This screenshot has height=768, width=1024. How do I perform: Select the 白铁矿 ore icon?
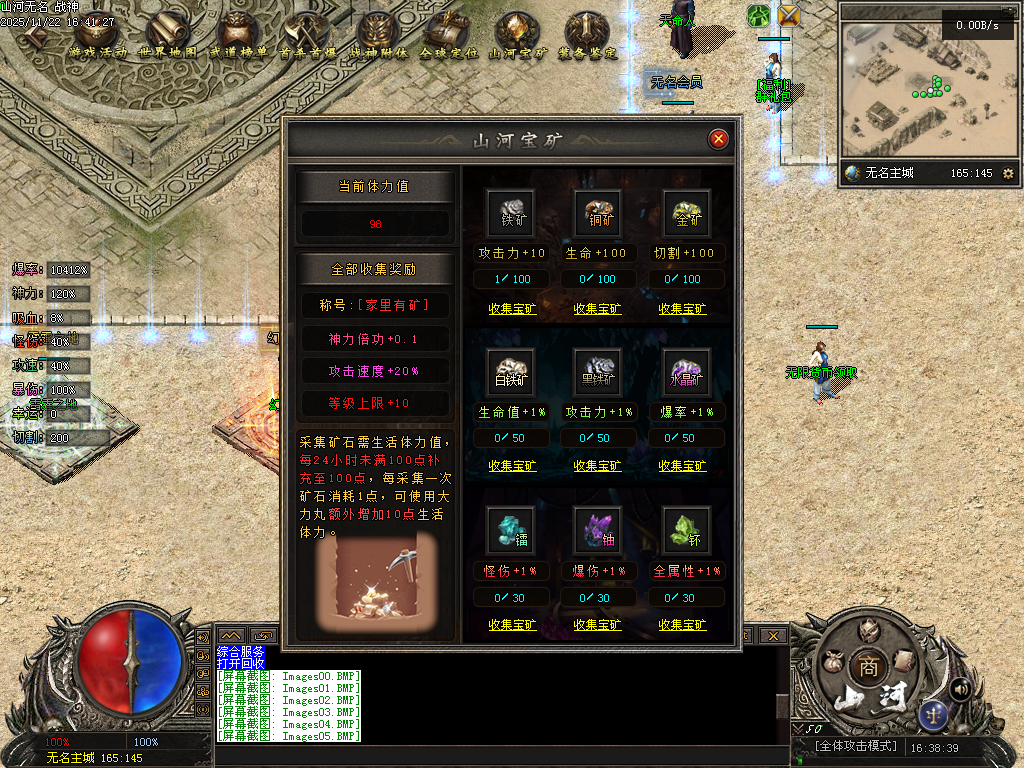tap(512, 372)
